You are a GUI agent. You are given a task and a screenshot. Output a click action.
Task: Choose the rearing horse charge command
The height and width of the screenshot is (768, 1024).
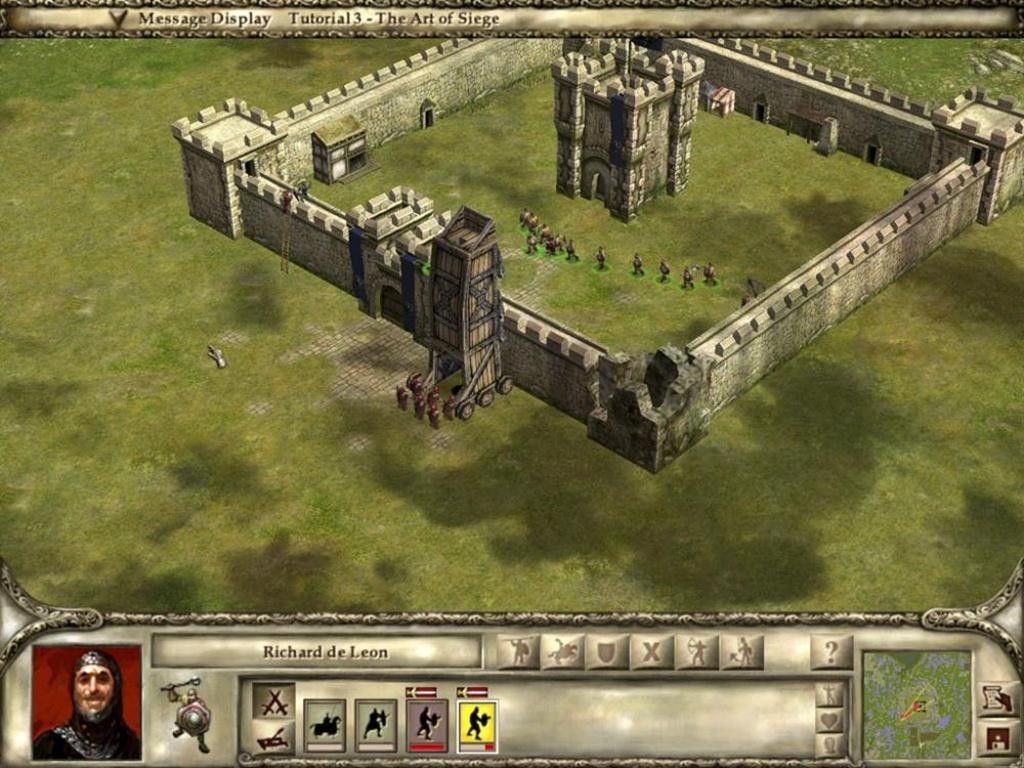click(x=563, y=653)
